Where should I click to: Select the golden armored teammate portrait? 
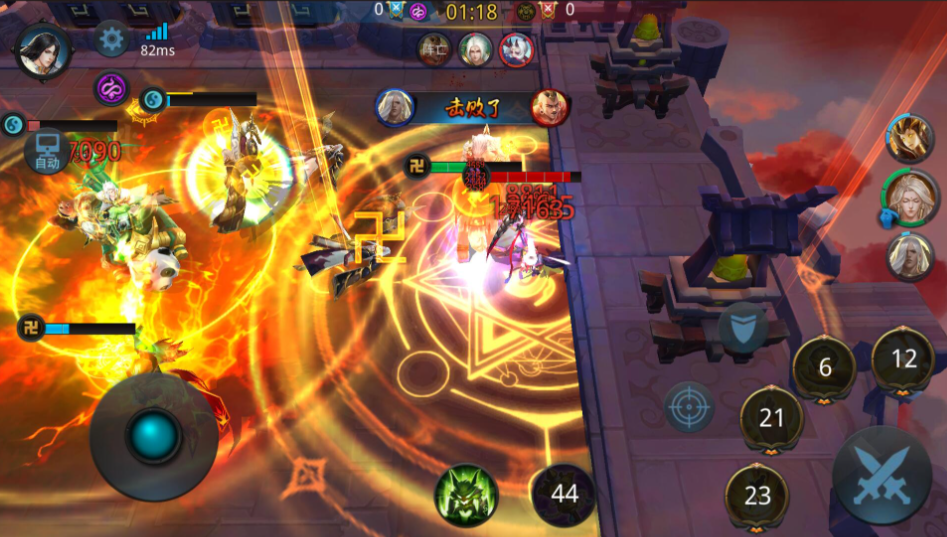[x=909, y=138]
